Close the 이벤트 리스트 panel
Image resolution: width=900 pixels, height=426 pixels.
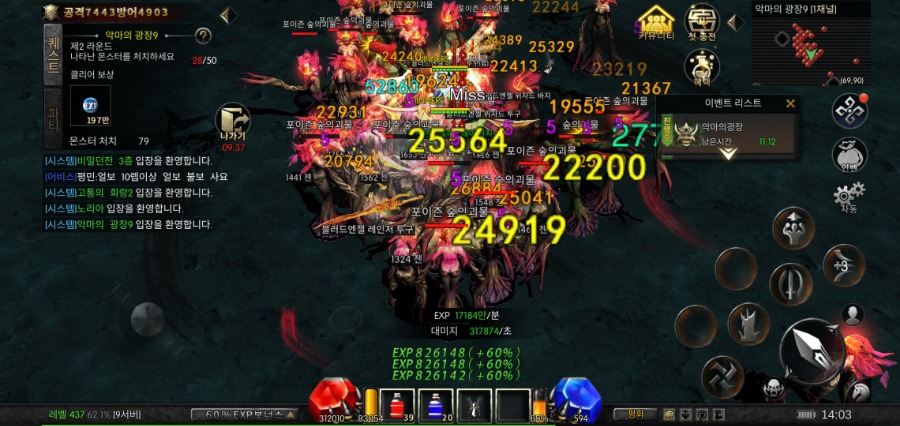pyautogui.click(x=790, y=103)
